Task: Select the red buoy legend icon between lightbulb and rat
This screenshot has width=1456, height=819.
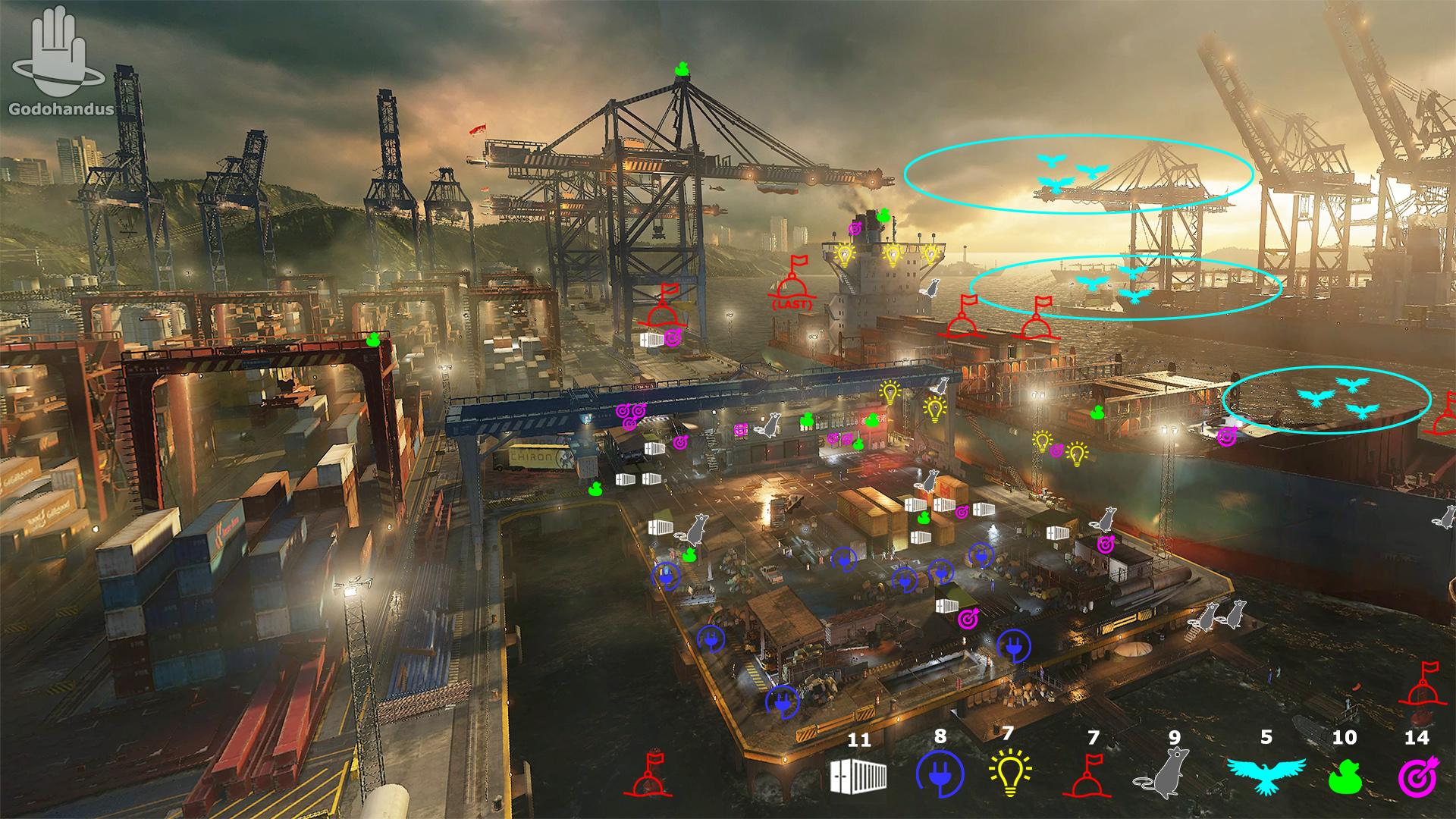Action: 1092,776
